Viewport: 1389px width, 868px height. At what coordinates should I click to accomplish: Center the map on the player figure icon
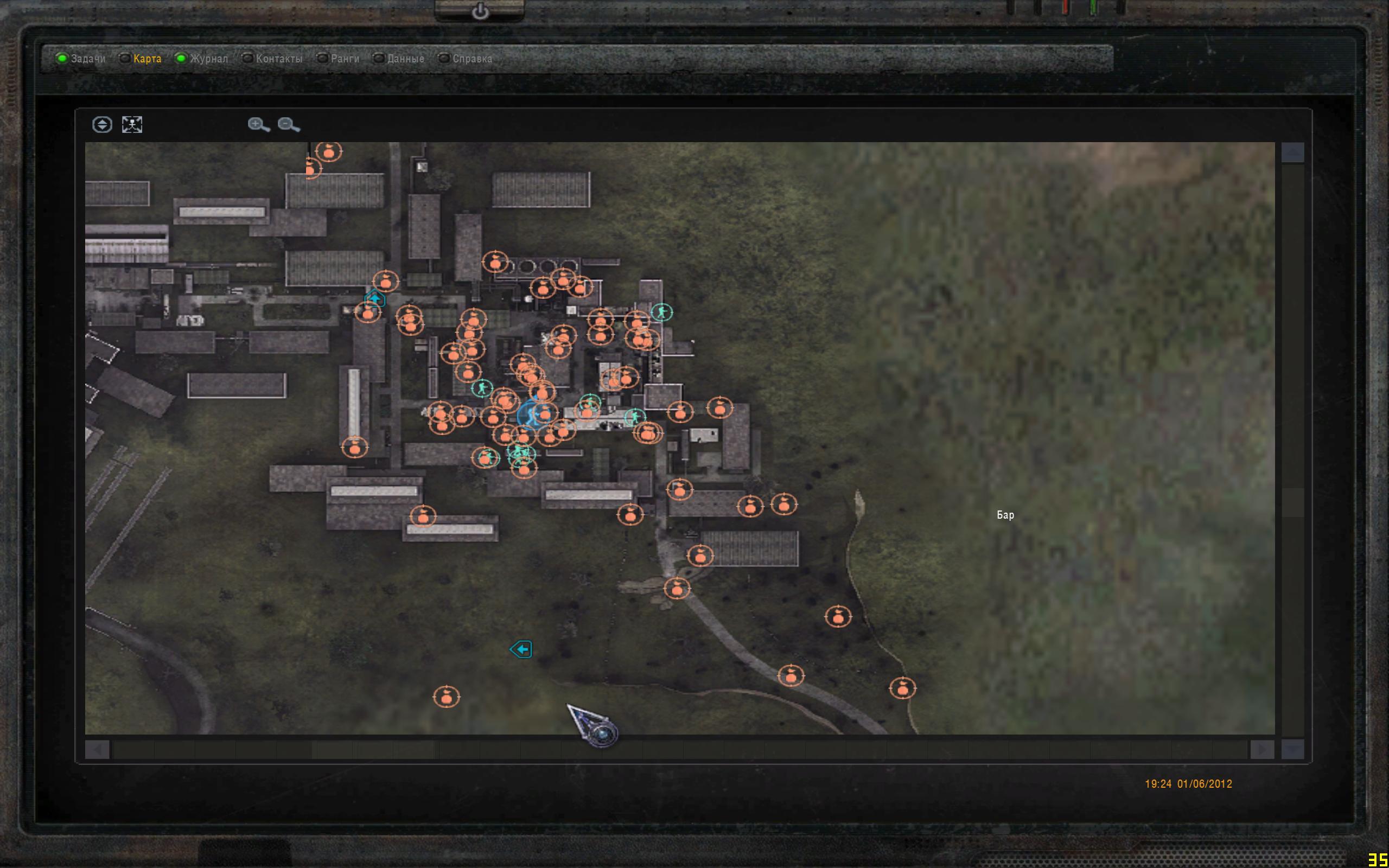132,125
